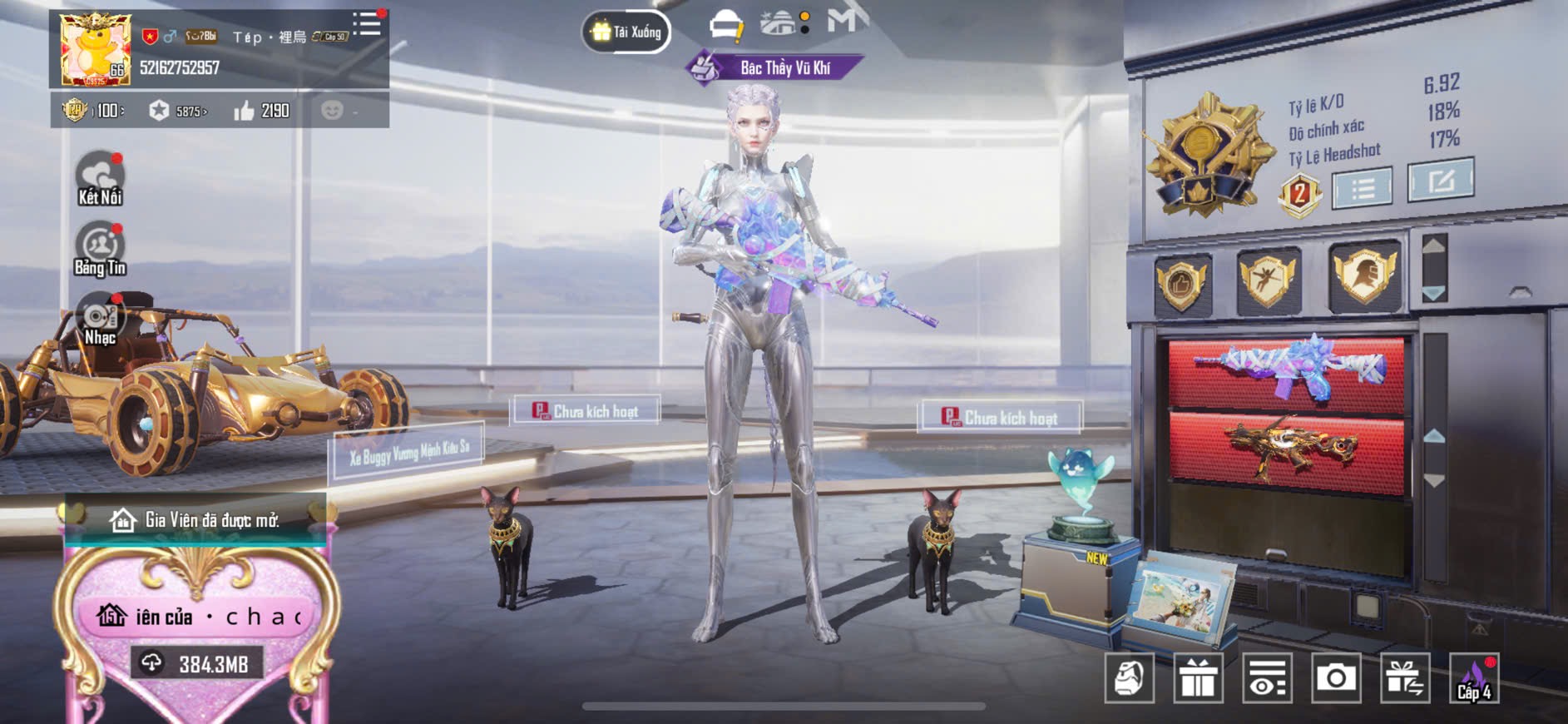Viewport: 1568px width, 724px height.
Task: Open the Cấp 4 purple flame icon
Action: (x=1474, y=678)
